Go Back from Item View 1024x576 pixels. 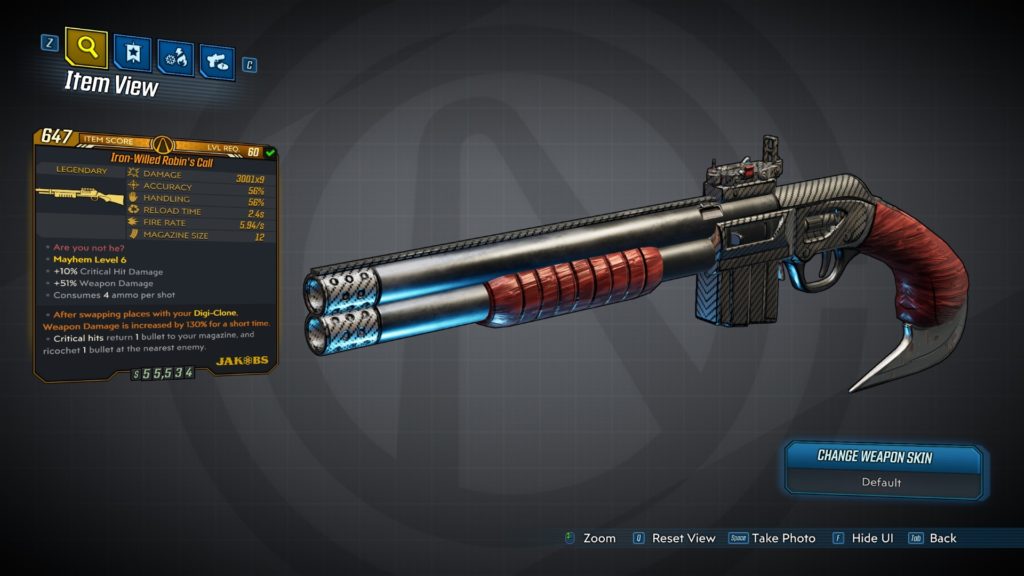point(942,538)
